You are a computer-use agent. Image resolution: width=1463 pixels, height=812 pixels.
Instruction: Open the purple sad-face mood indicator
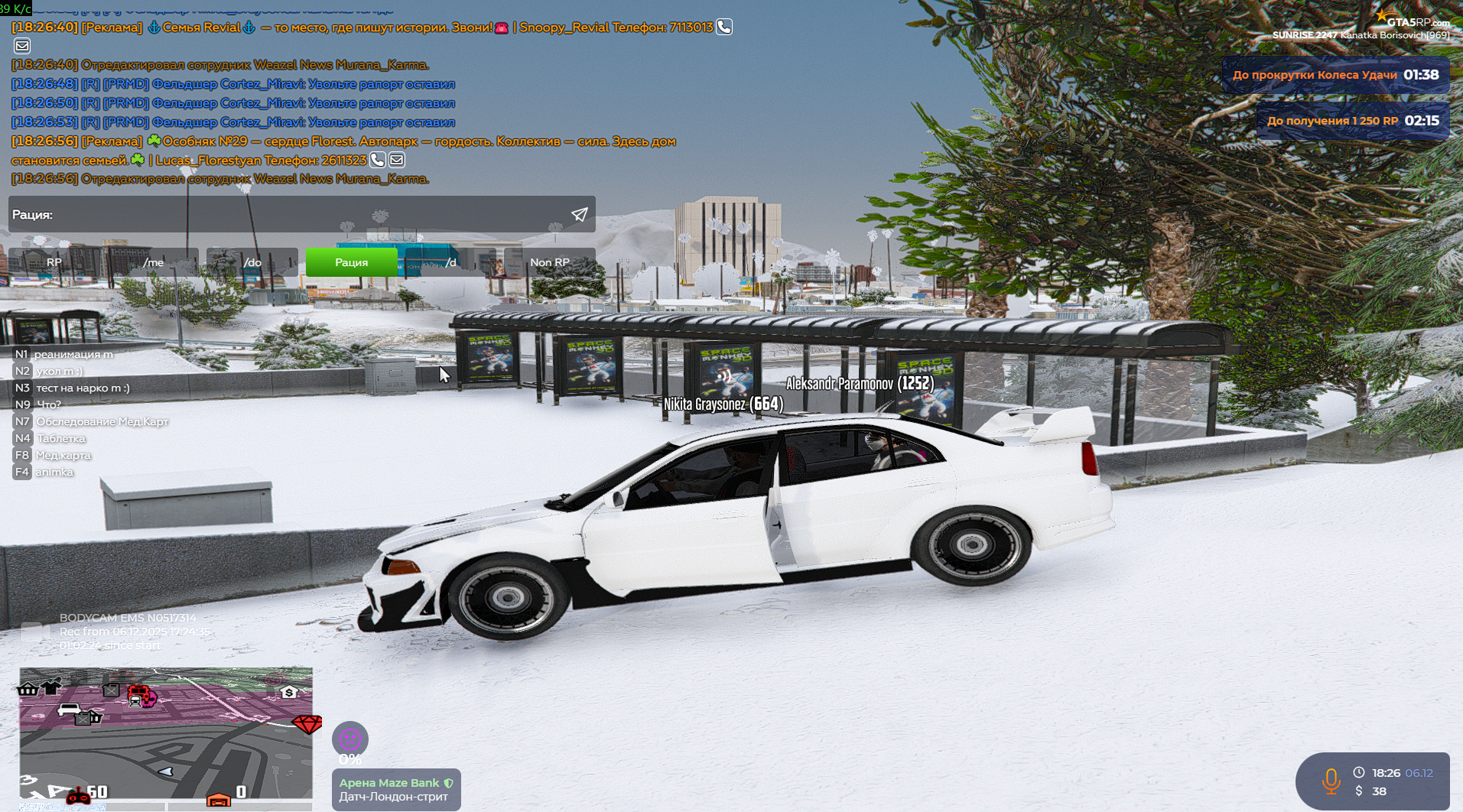coord(350,739)
